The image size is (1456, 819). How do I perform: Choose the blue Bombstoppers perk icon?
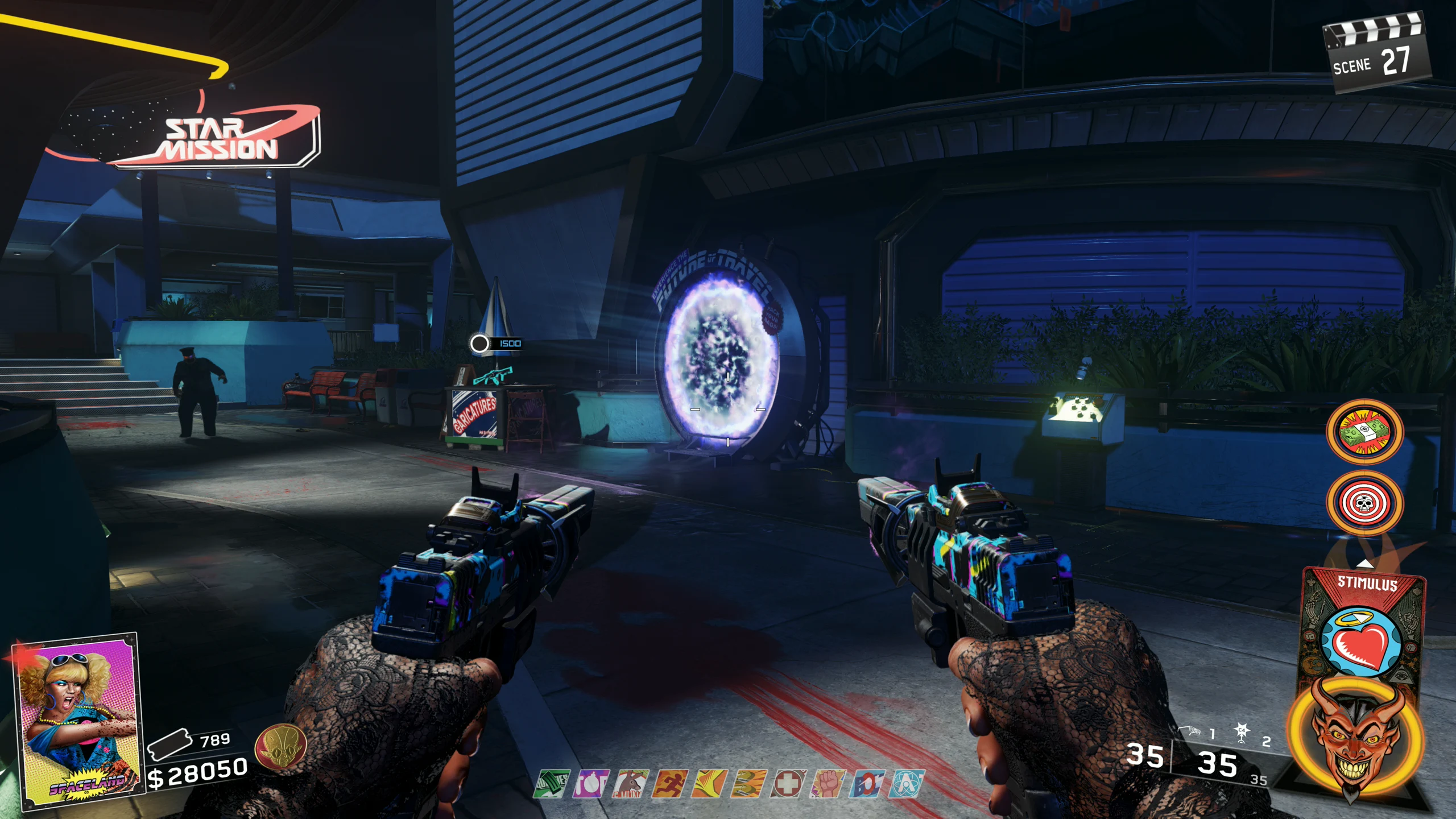(x=867, y=784)
